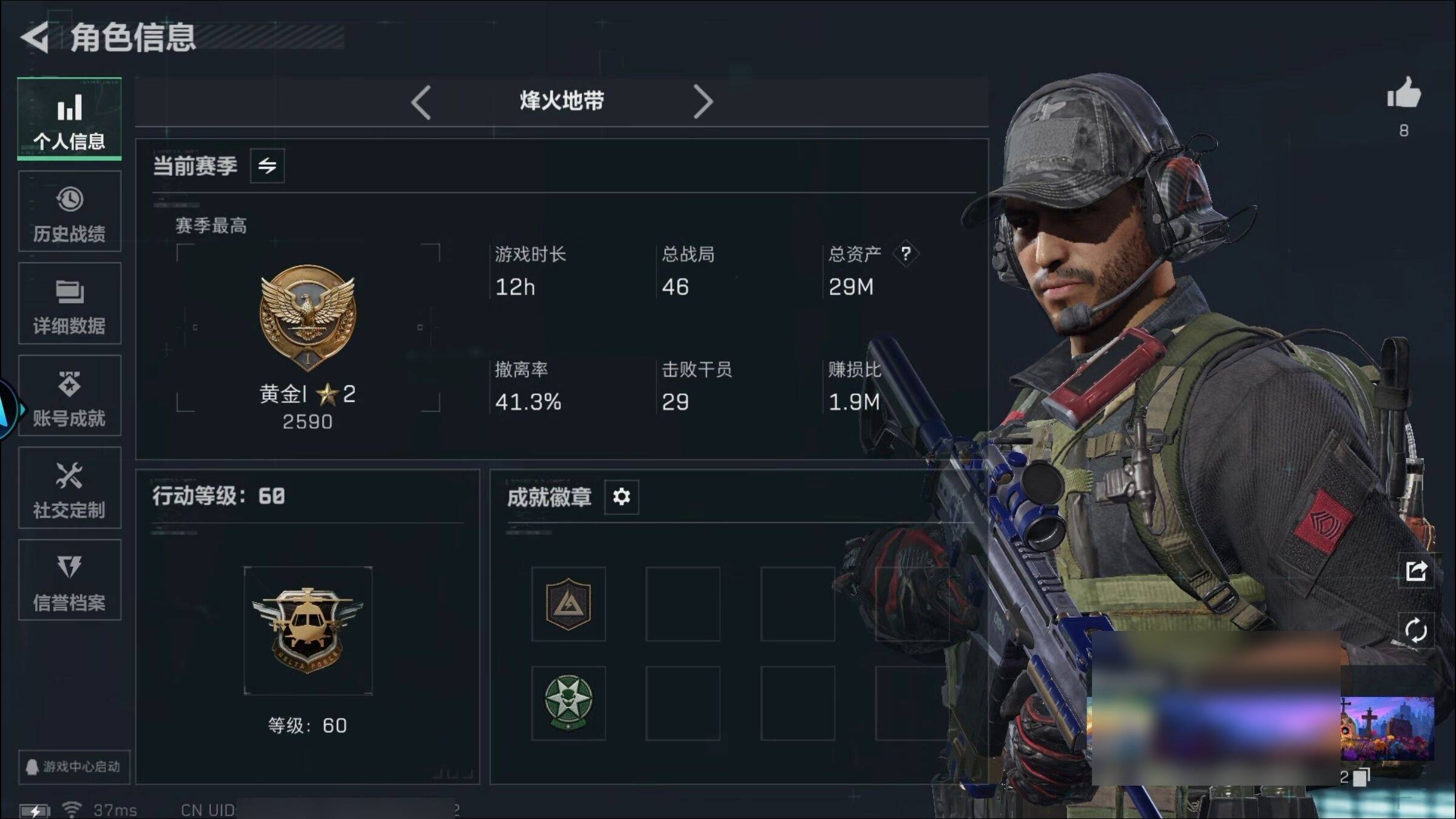Toggle the 当前赛季 season swap button
1456x819 pixels.
pyautogui.click(x=268, y=166)
